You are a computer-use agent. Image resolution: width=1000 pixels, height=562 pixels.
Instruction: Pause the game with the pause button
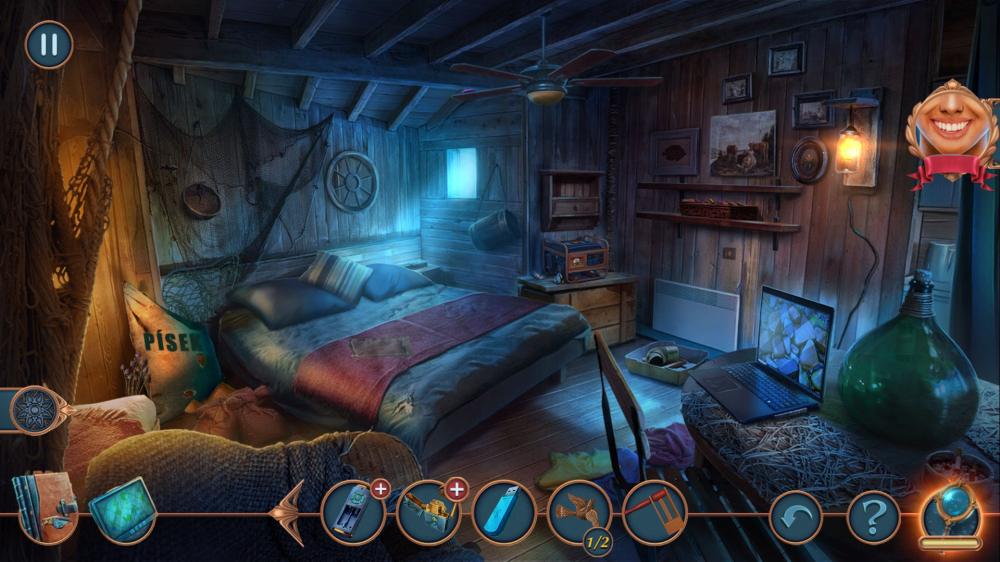(48, 45)
